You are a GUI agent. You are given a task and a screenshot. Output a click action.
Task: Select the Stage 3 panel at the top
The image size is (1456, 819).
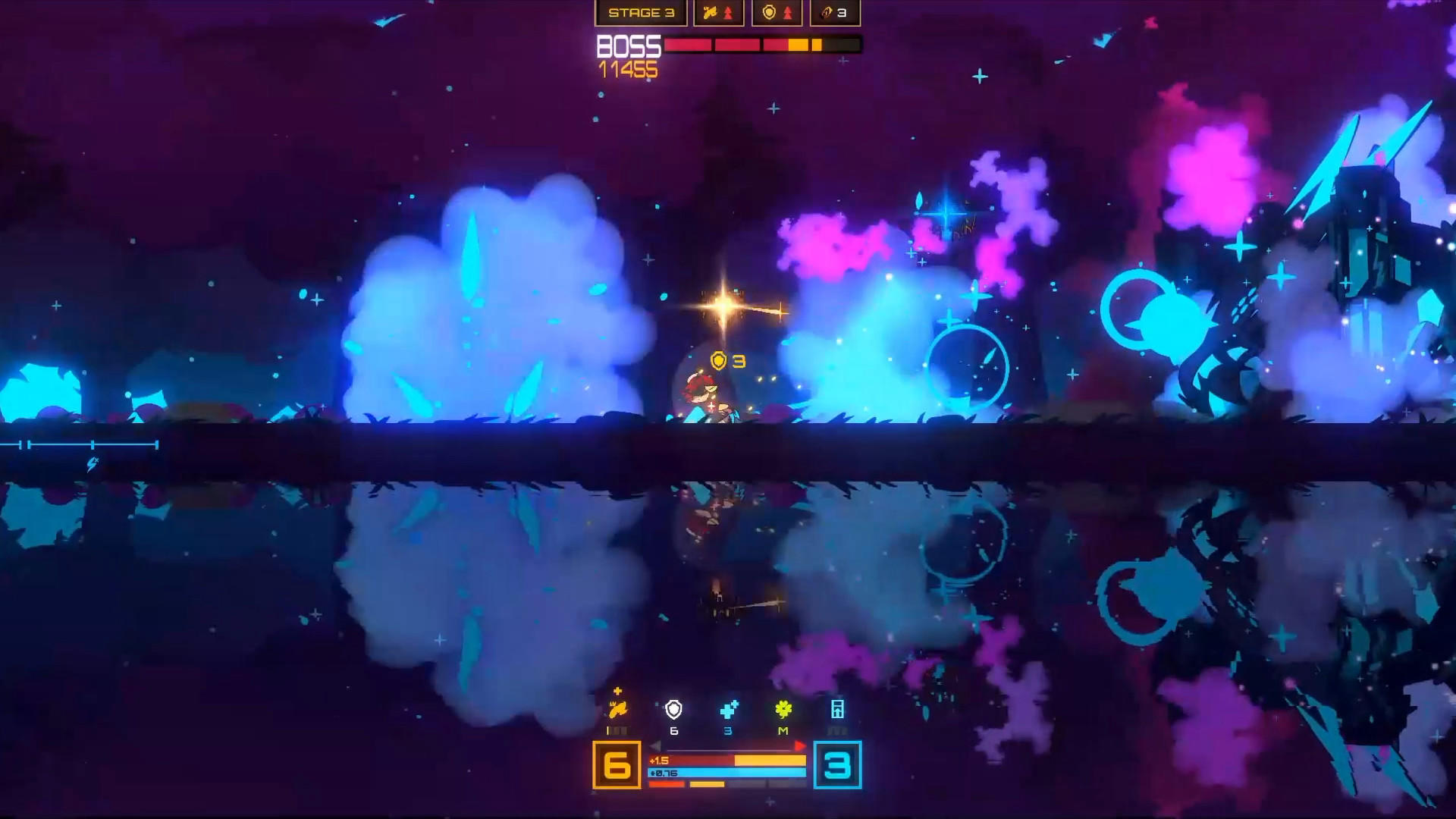tap(641, 12)
